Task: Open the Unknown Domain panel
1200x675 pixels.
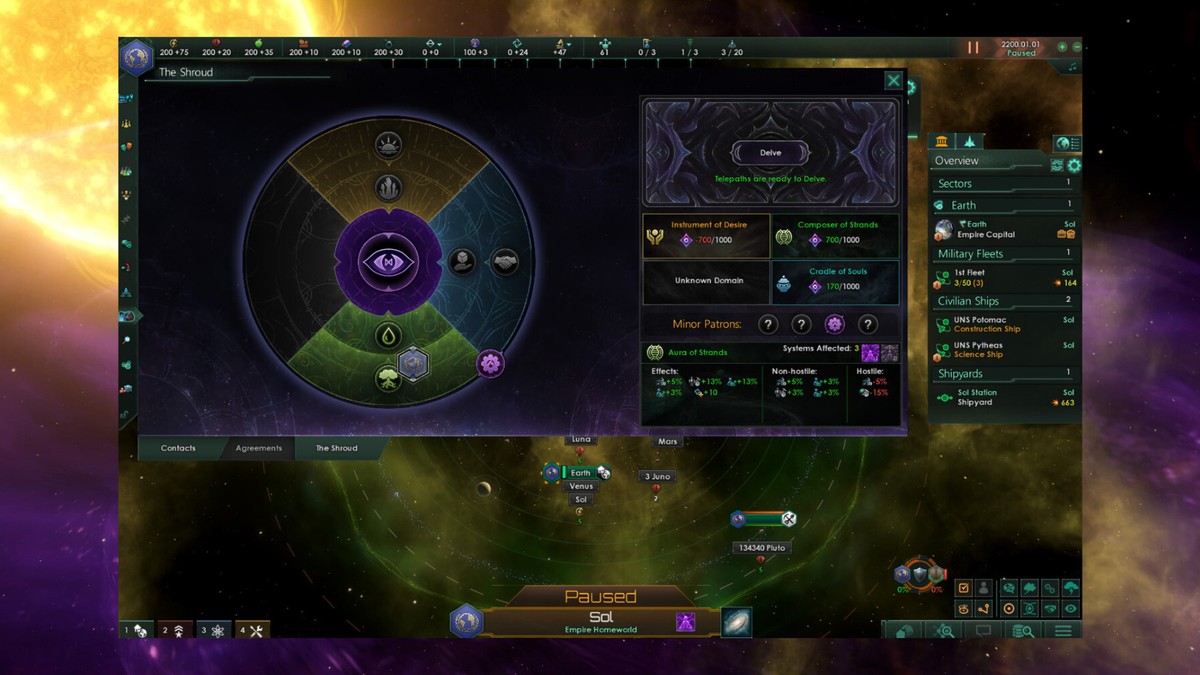Action: (x=706, y=281)
